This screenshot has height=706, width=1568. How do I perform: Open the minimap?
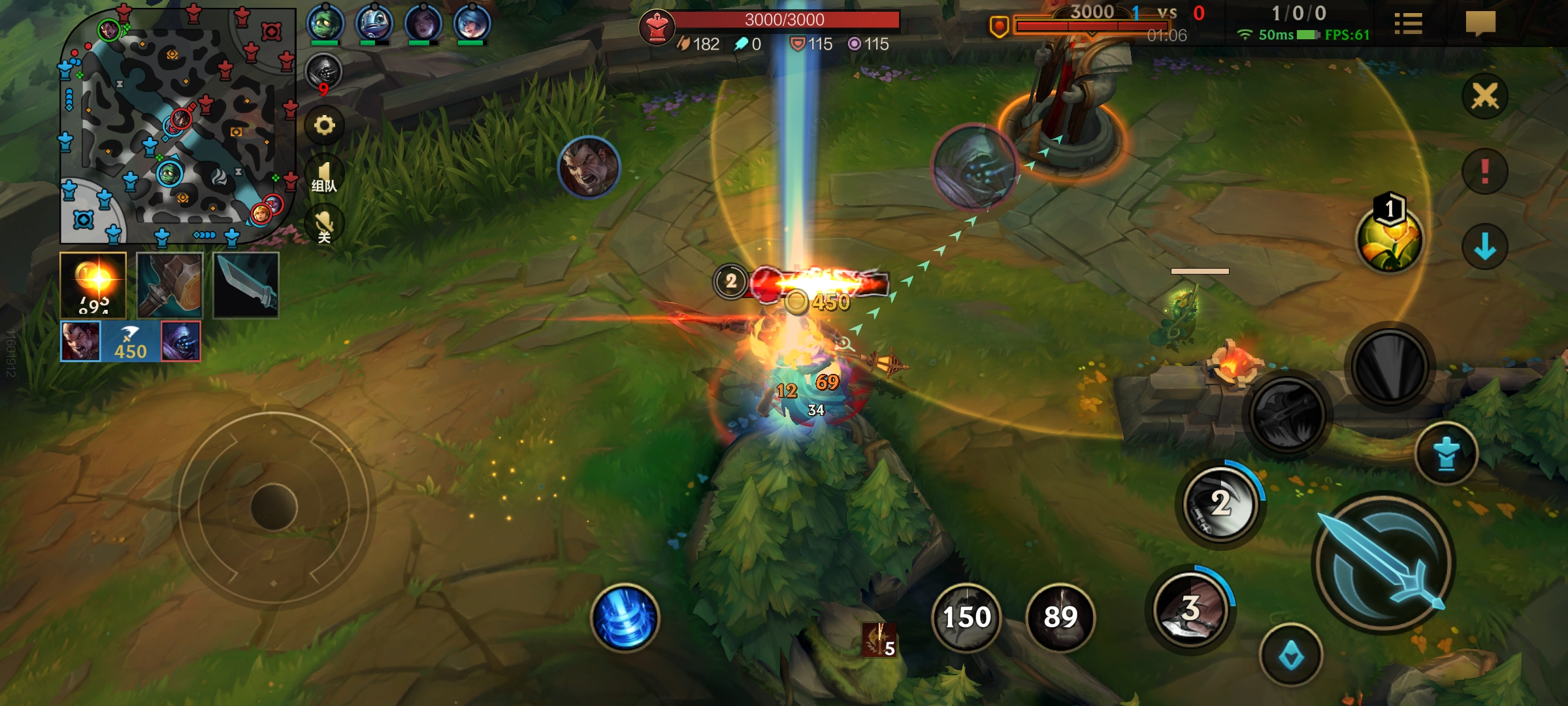(x=176, y=124)
